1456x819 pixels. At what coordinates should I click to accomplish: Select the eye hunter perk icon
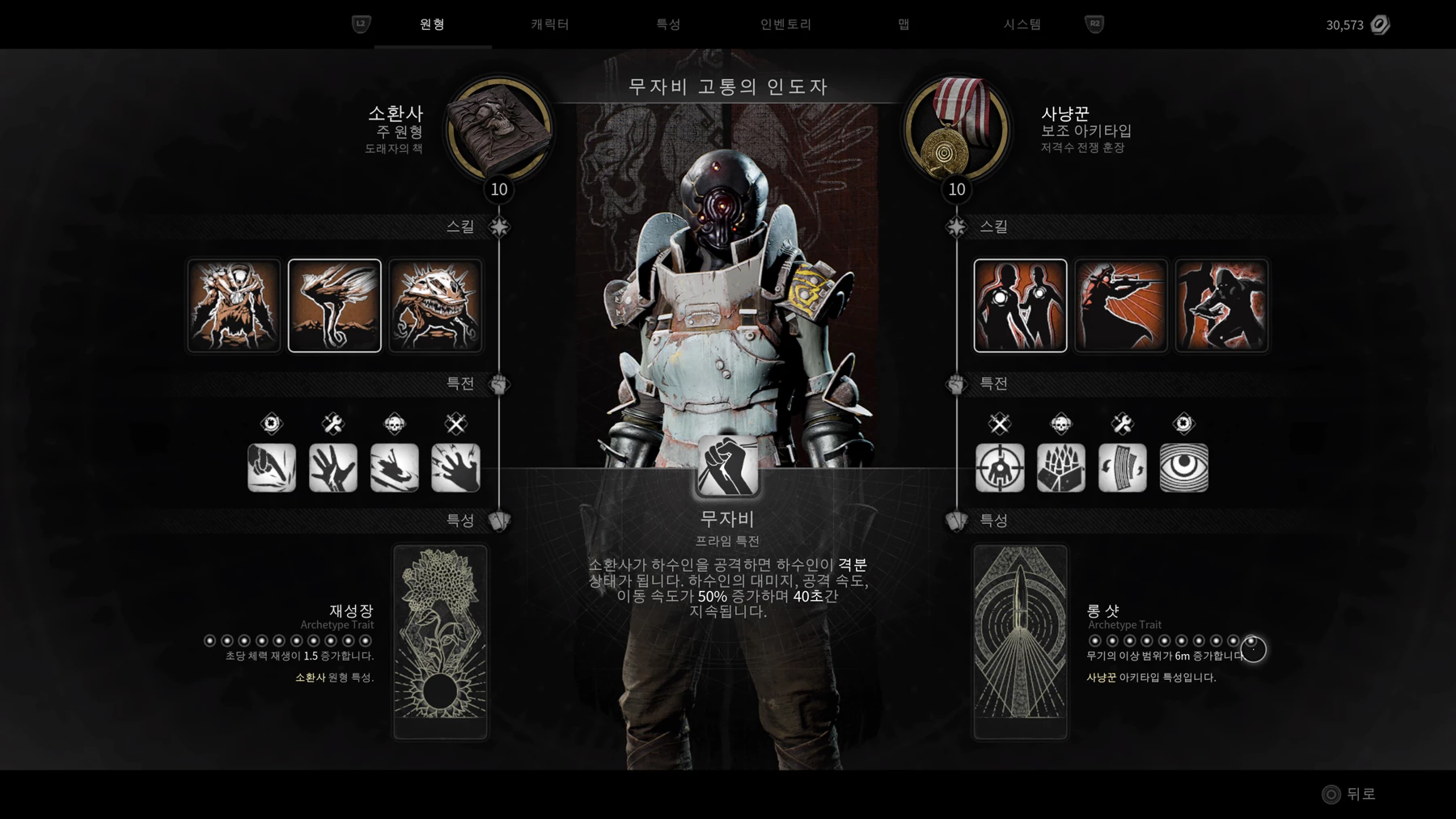click(x=1183, y=467)
